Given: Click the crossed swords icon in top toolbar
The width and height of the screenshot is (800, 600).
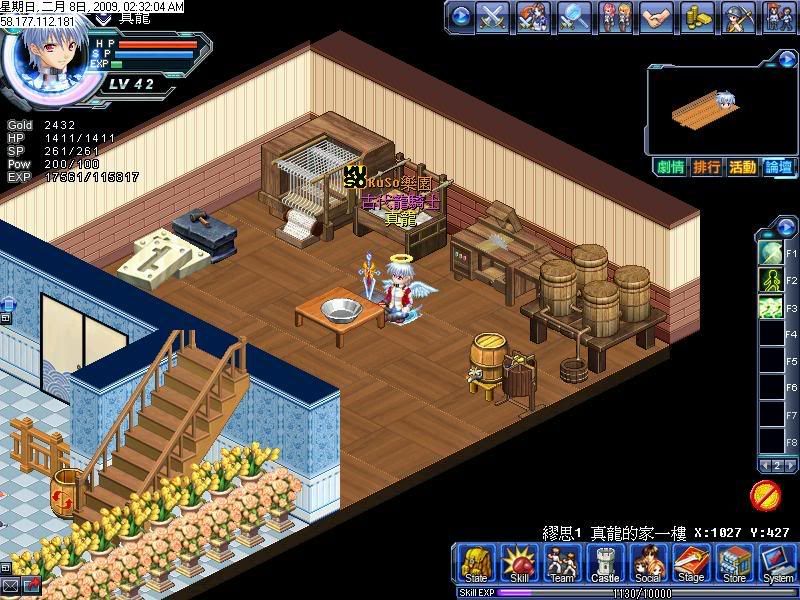Looking at the screenshot, I should pos(494,17).
